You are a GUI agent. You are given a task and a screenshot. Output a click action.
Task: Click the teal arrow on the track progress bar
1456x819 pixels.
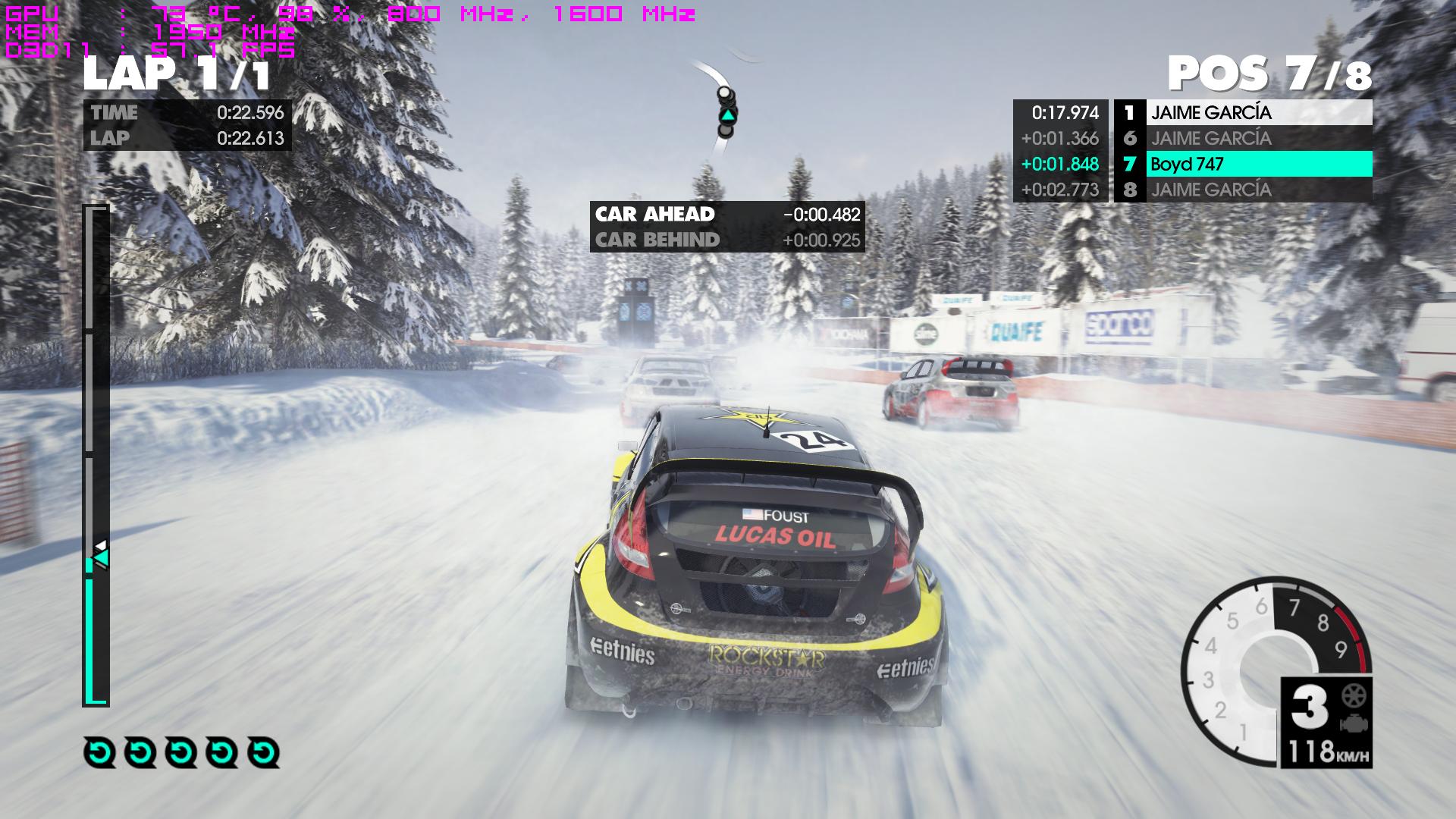pos(100,559)
